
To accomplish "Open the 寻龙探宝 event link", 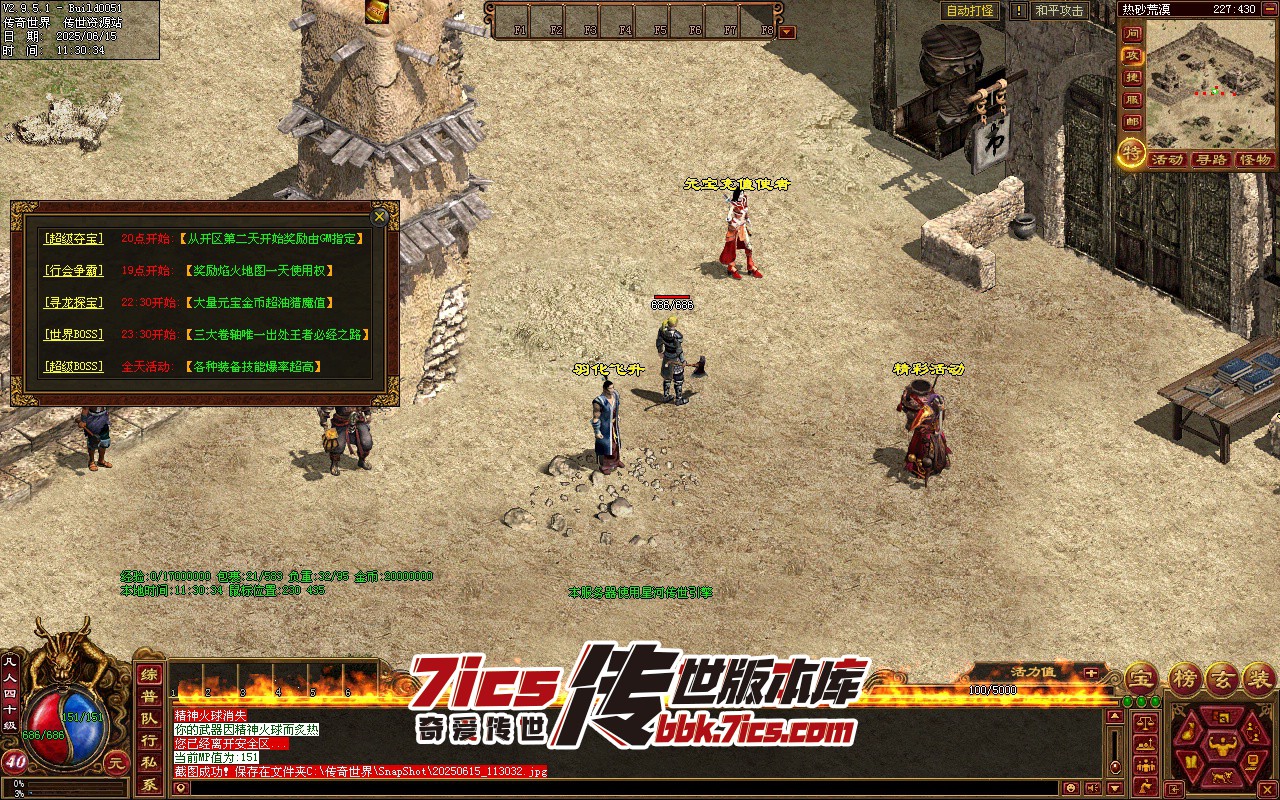I will [x=72, y=303].
